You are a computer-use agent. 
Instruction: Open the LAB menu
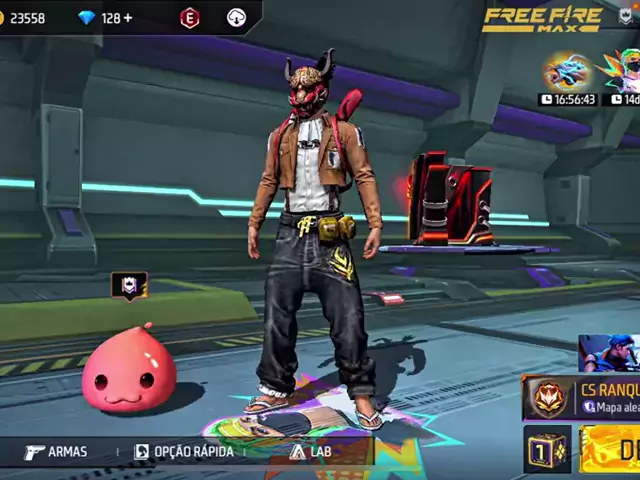pos(311,452)
